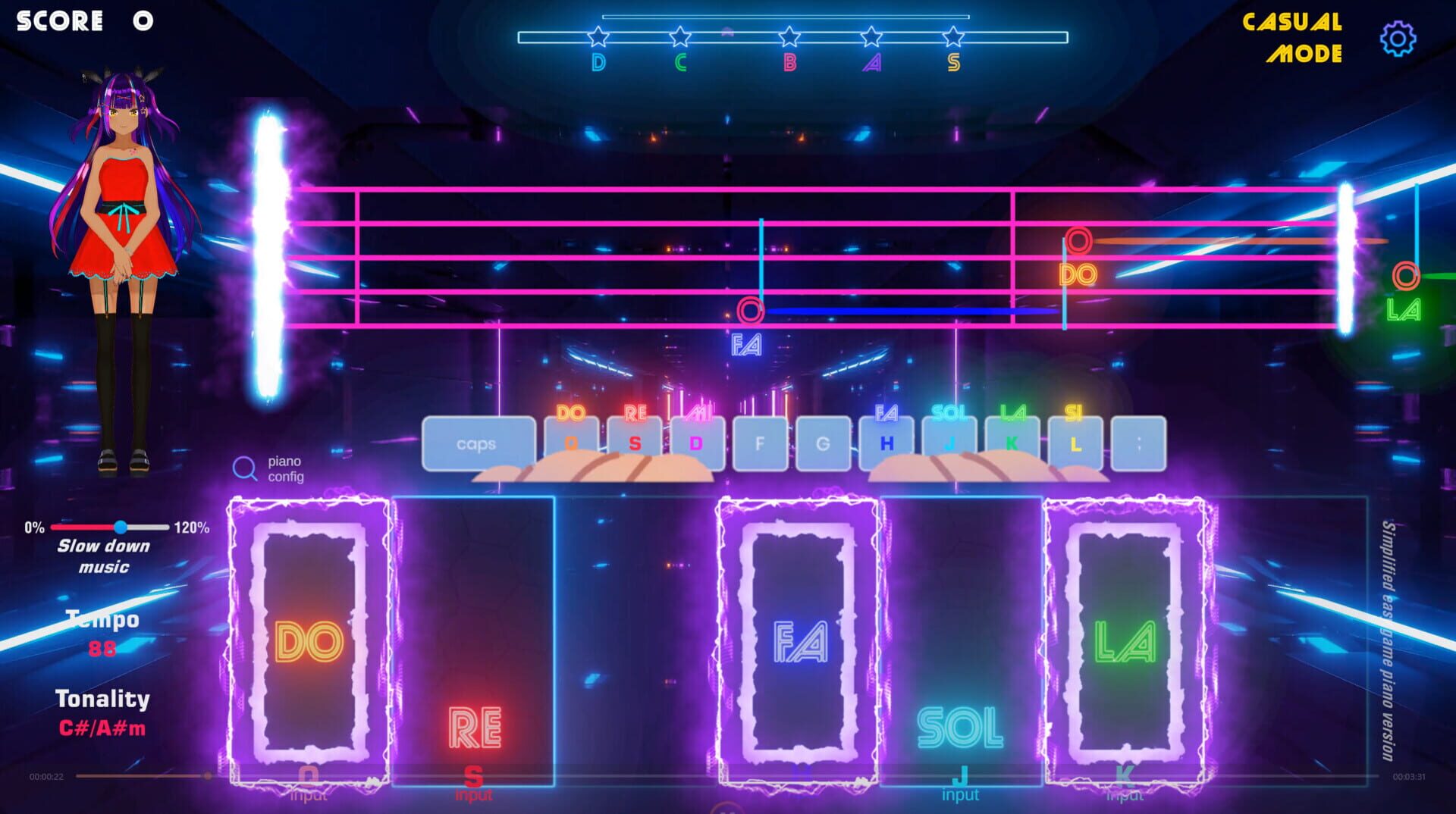This screenshot has height=814, width=1456.
Task: Click the orange marker on the song progress bar
Action: (209, 775)
